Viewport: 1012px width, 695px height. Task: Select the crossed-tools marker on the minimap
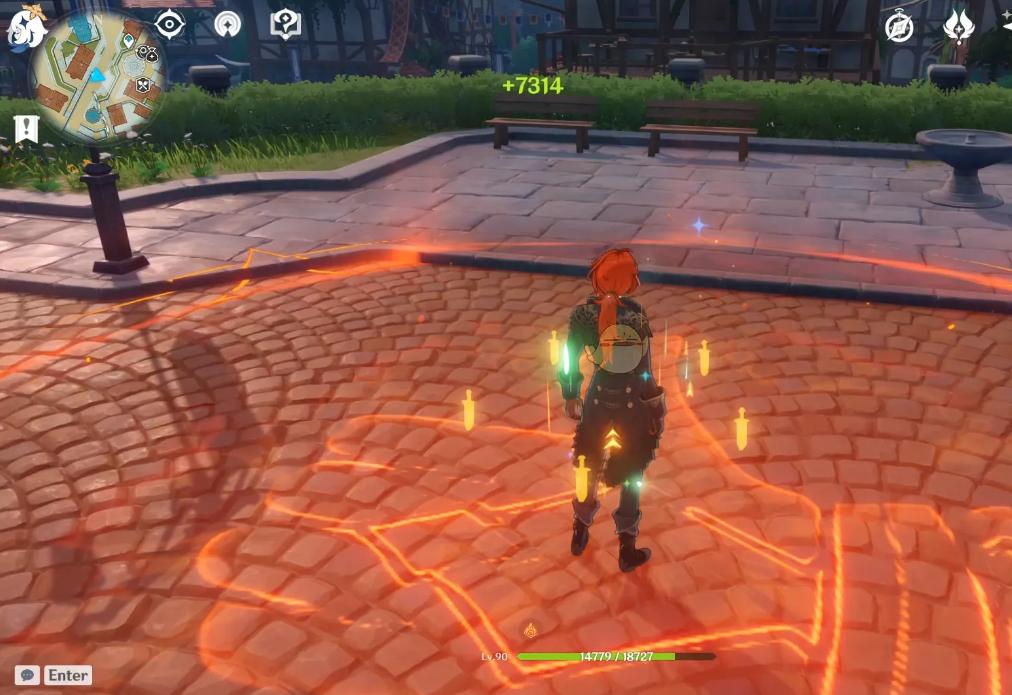pyautogui.click(x=143, y=86)
